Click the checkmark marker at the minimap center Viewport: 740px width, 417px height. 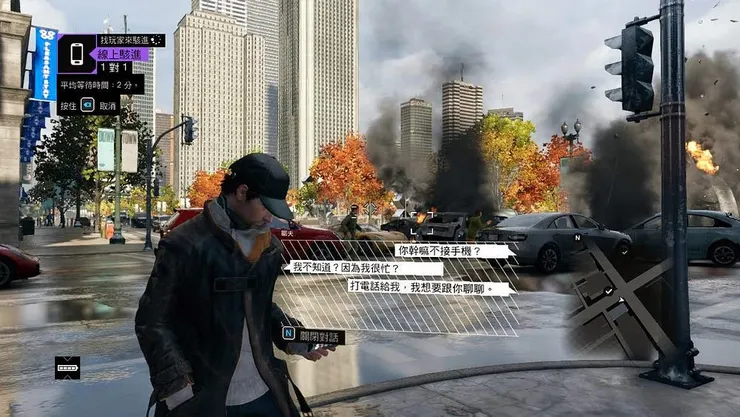[608, 293]
